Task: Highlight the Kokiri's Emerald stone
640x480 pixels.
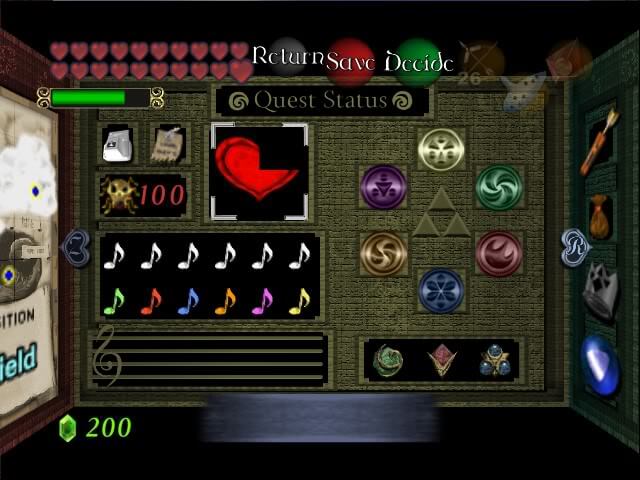Action: [x=388, y=360]
